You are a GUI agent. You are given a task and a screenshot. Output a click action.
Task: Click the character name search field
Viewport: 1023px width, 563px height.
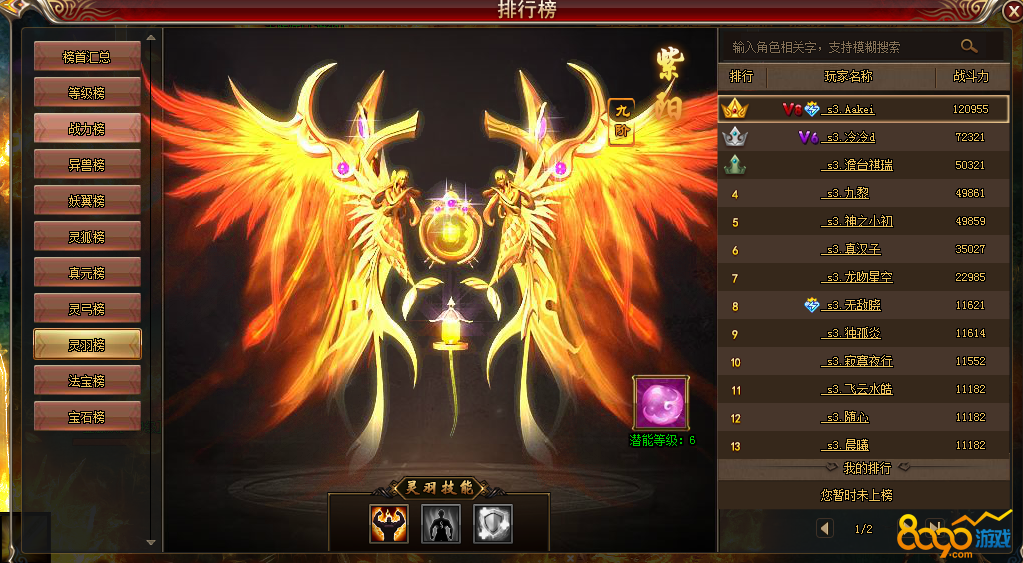pyautogui.click(x=838, y=47)
